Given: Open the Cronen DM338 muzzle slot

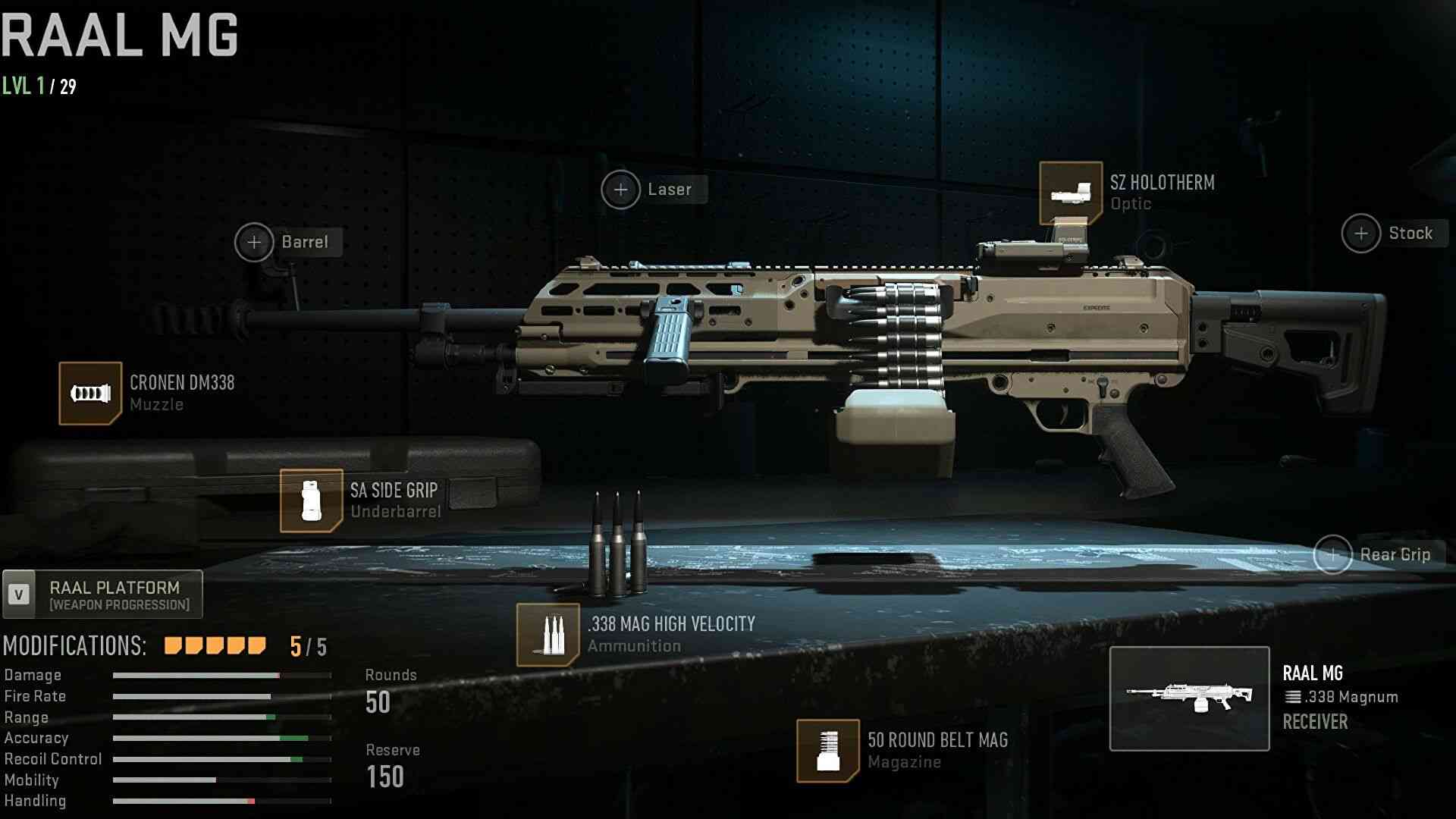Looking at the screenshot, I should (90, 394).
